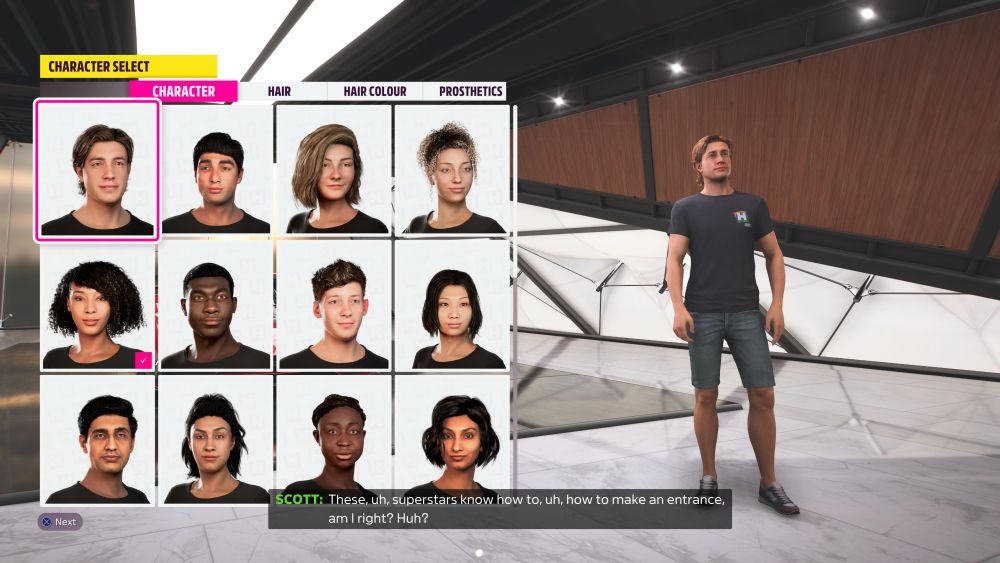Pick the woman with the blonde bob

click(x=334, y=170)
